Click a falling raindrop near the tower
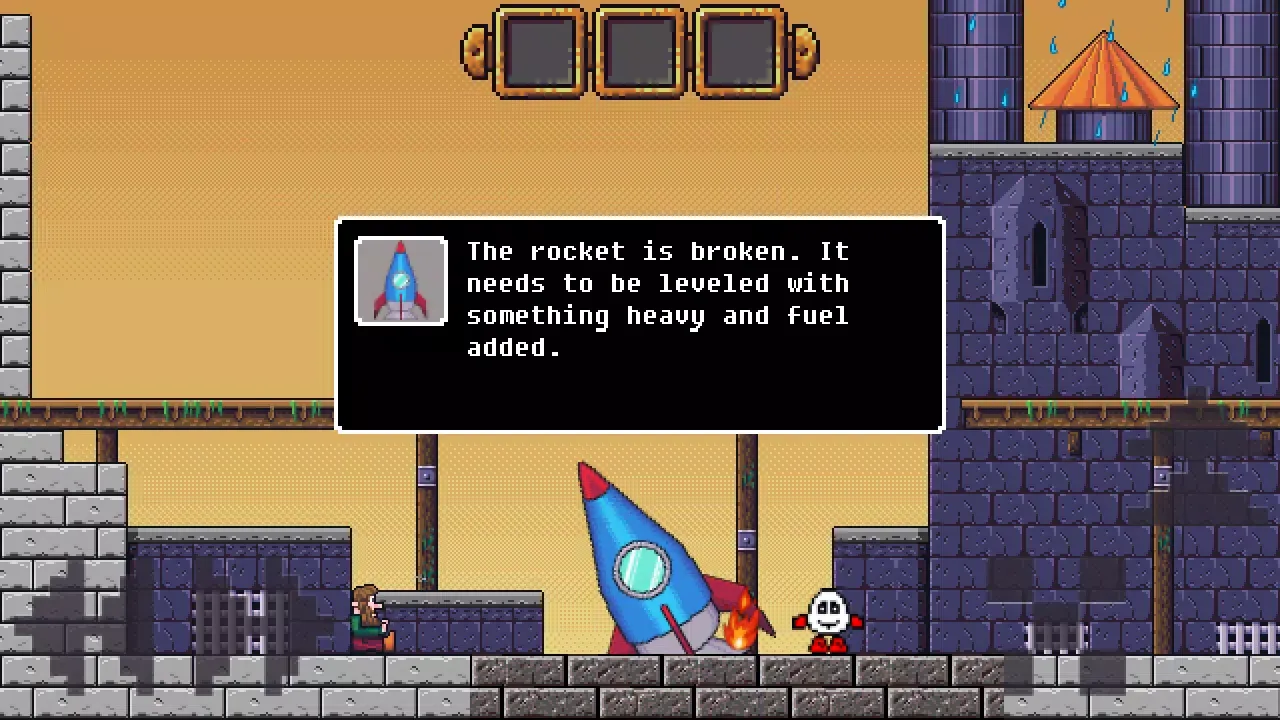 [1055, 45]
